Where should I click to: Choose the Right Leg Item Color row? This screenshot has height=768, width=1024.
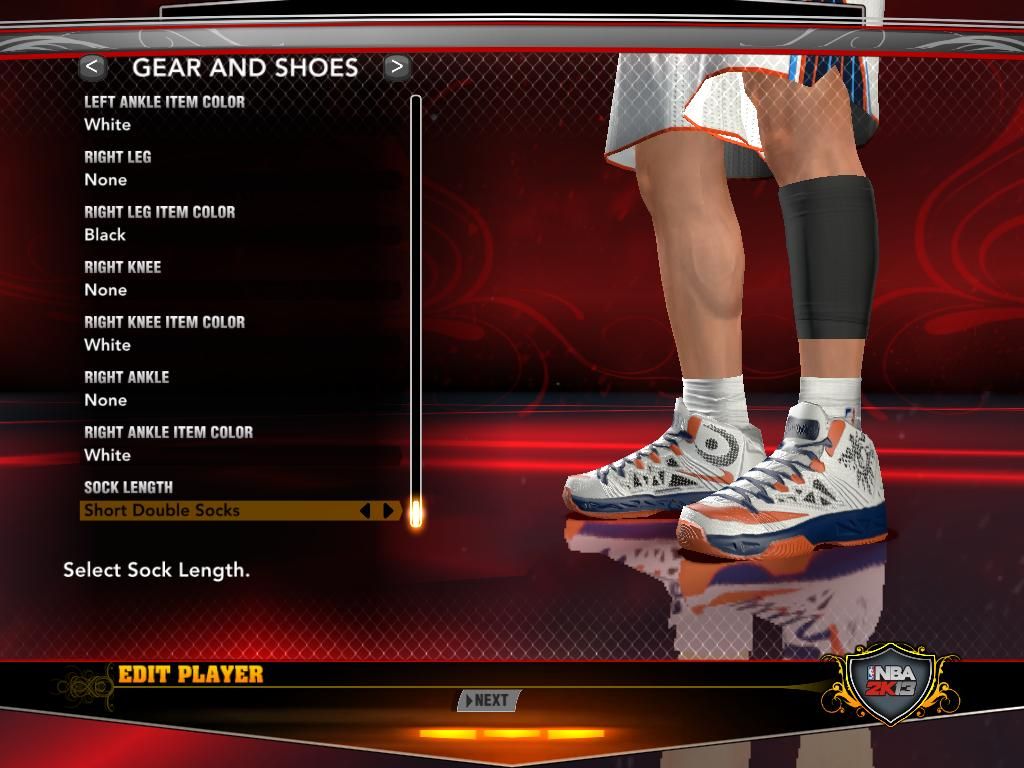click(x=240, y=223)
